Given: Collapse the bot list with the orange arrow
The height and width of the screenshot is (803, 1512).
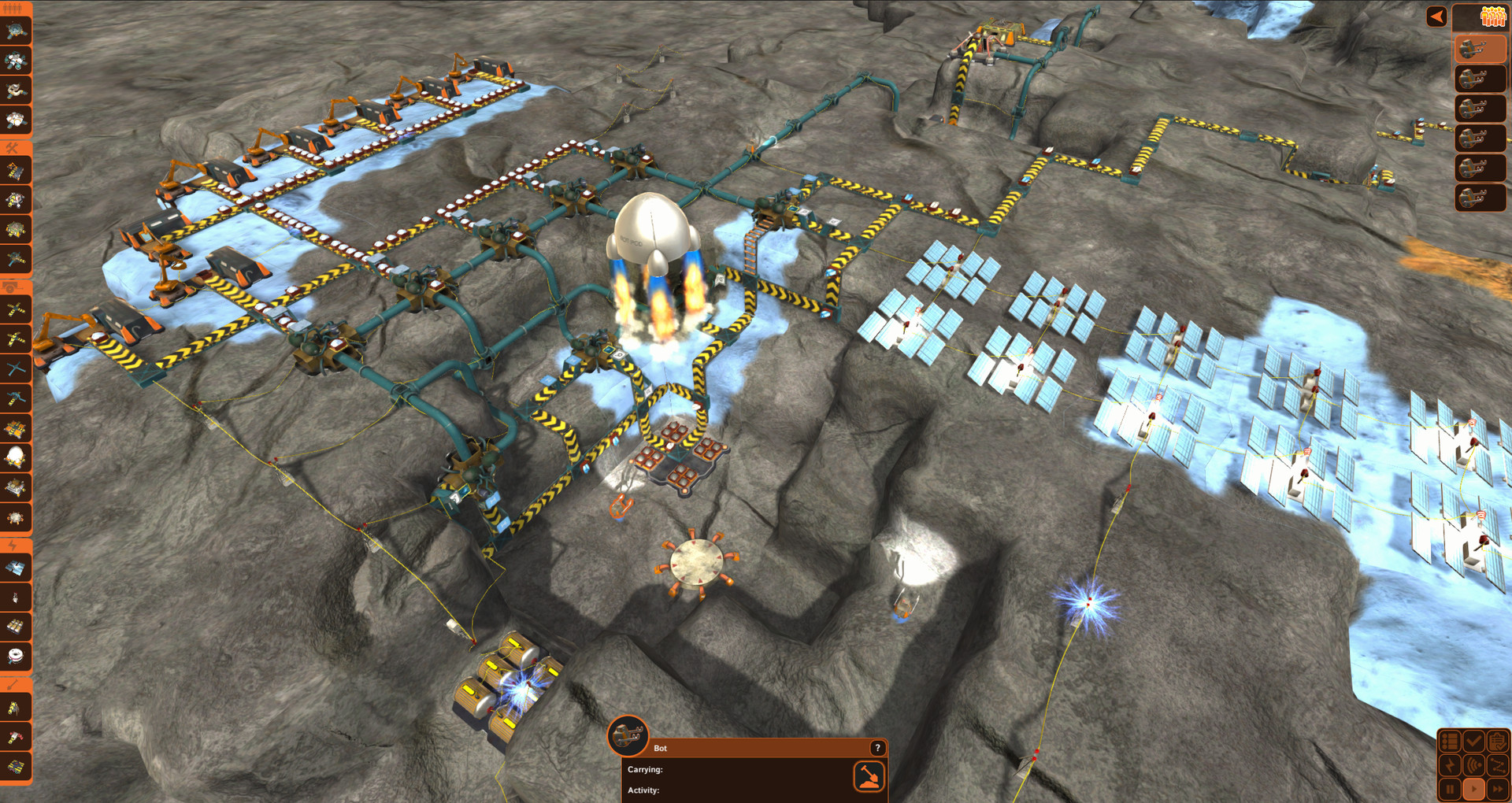Looking at the screenshot, I should 1436,17.
